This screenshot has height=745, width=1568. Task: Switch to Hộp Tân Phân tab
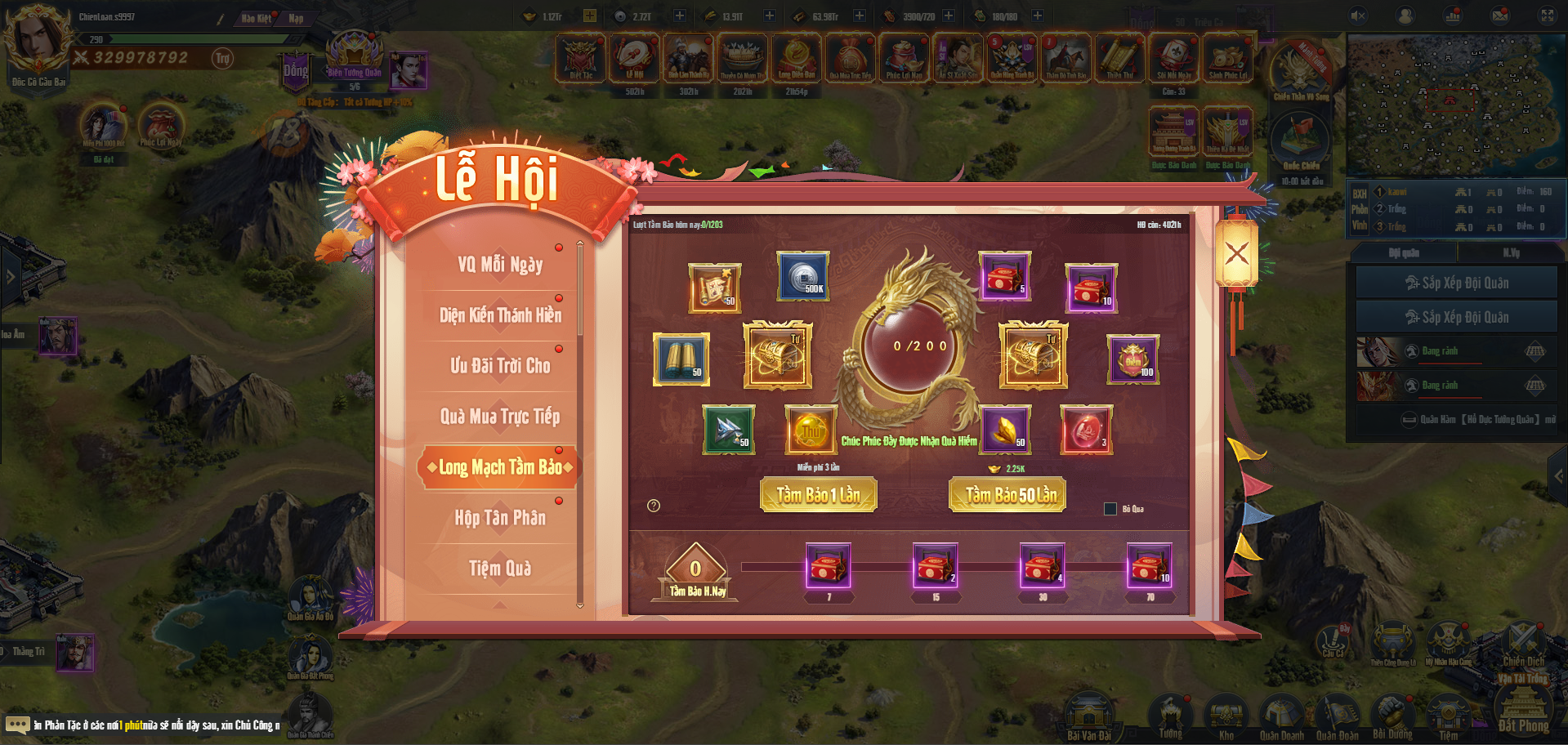click(500, 518)
